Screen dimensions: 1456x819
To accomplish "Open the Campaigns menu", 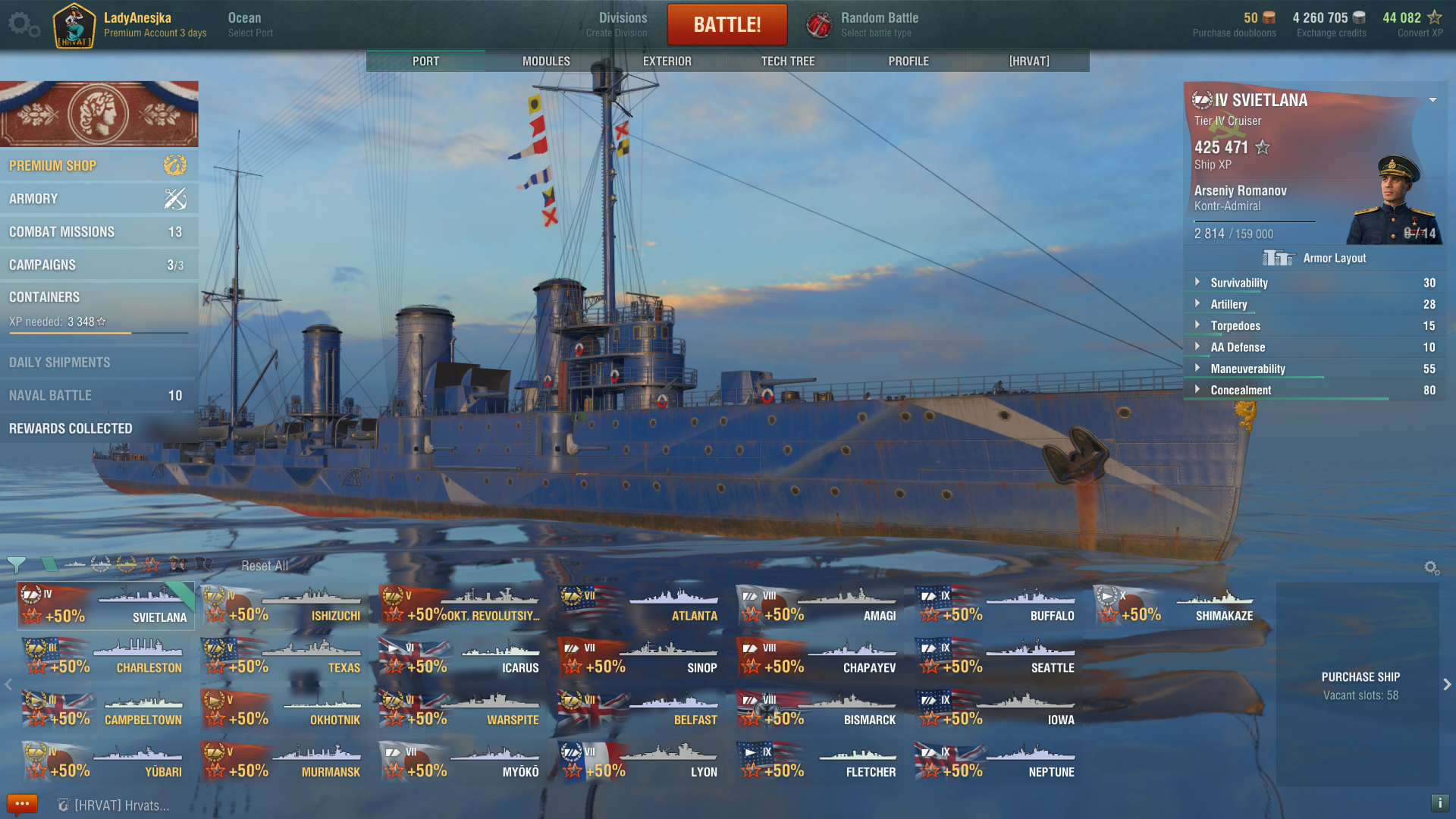I will tap(99, 265).
